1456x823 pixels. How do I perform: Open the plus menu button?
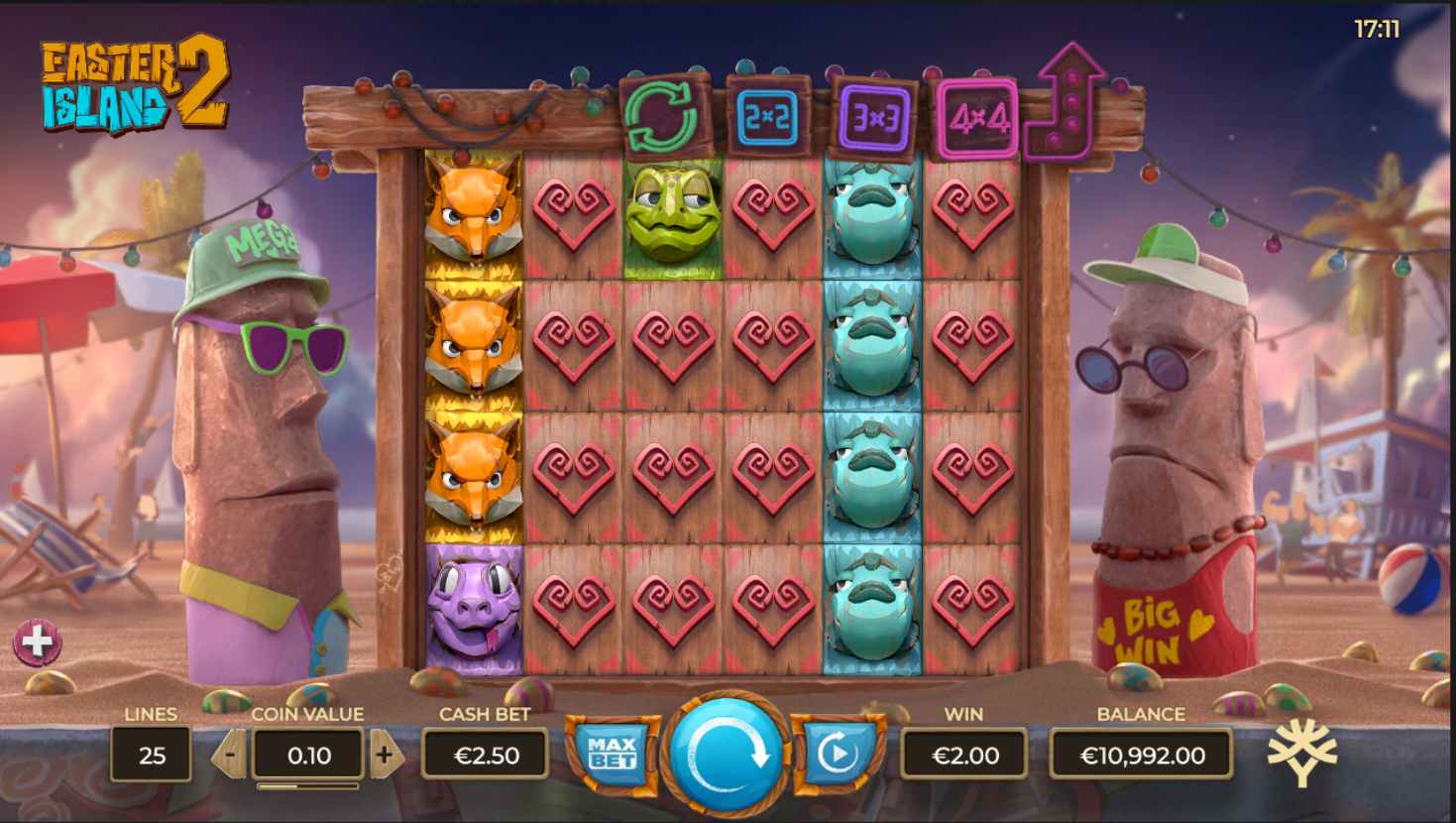click(37, 643)
